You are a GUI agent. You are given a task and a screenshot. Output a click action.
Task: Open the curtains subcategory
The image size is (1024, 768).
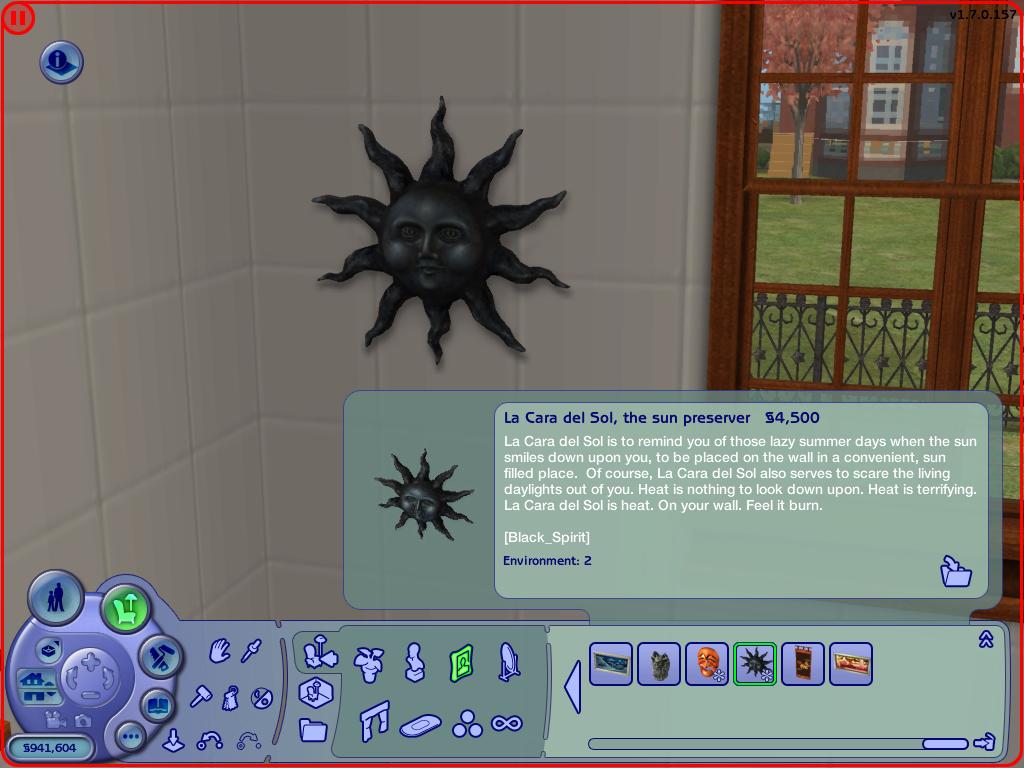coord(374,720)
